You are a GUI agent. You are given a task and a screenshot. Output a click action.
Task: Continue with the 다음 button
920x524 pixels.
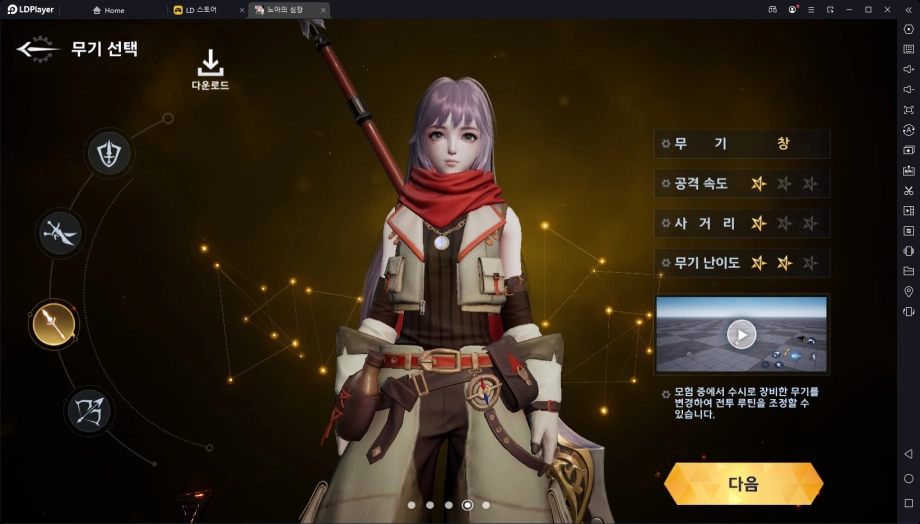tap(743, 484)
